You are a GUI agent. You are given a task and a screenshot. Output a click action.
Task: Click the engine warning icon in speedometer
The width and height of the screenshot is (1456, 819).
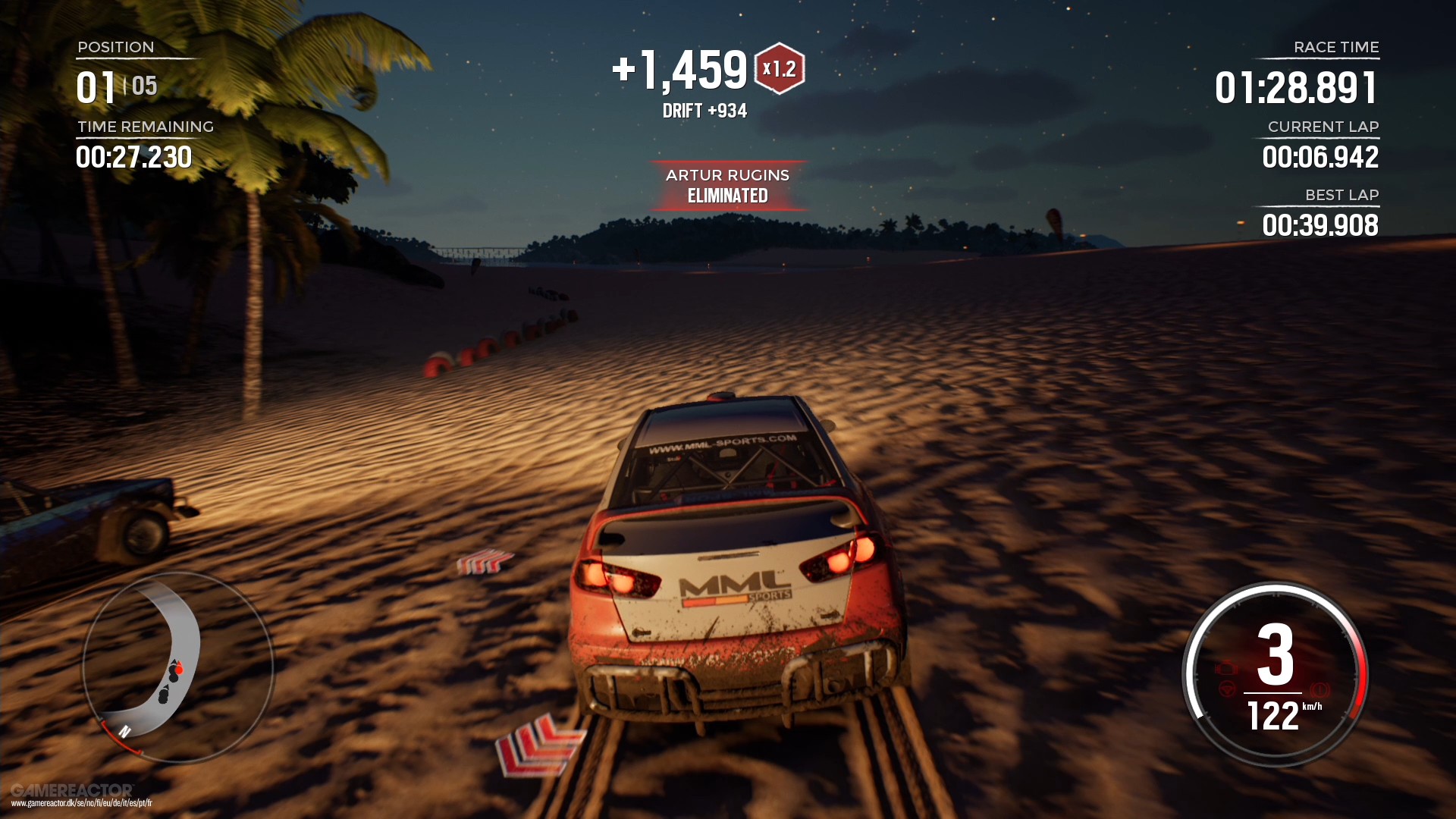coord(1227,668)
